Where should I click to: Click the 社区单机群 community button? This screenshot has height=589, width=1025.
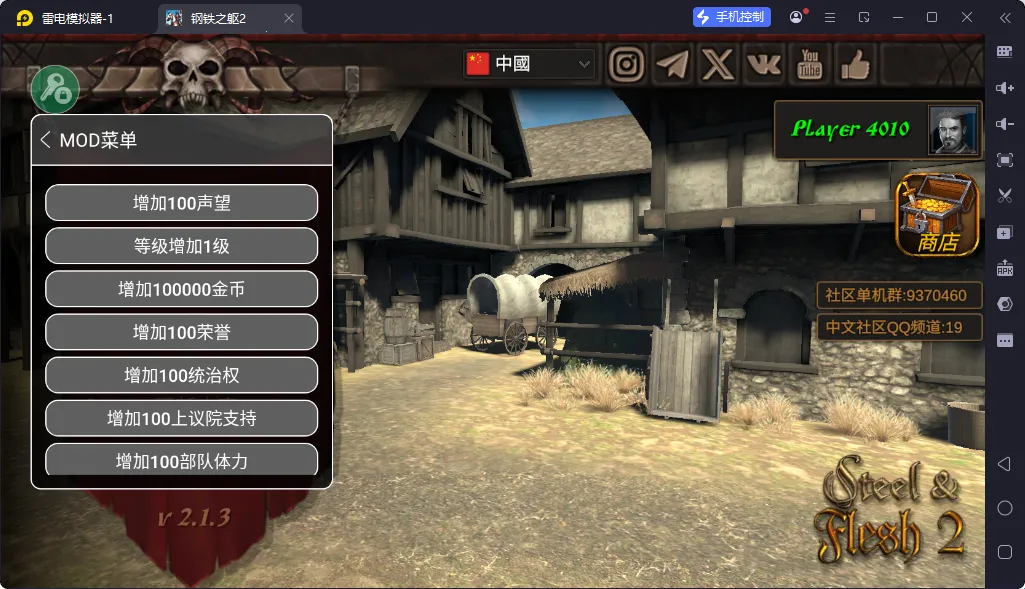899,296
